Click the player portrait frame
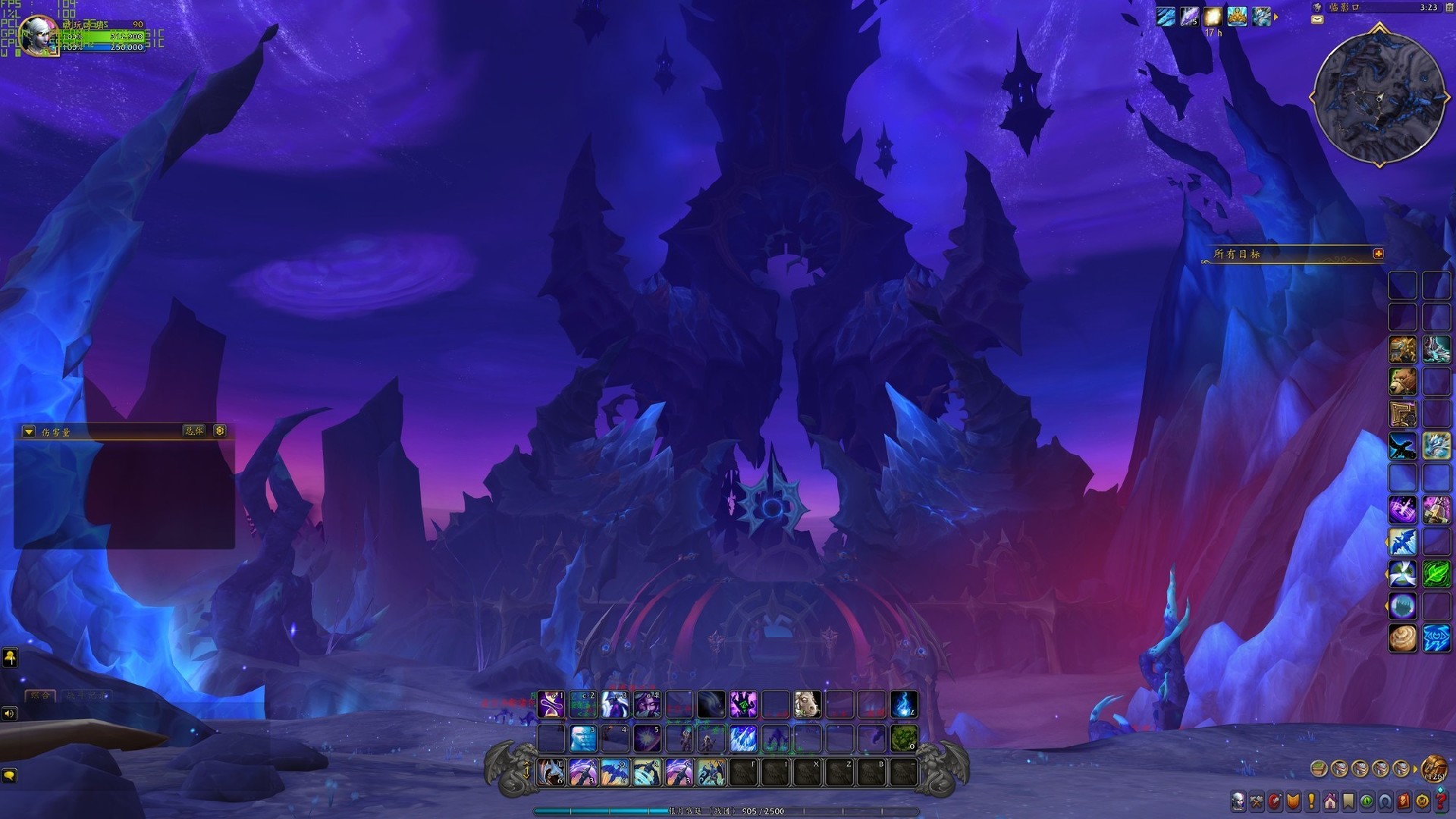The image size is (1456, 819). coord(38,34)
